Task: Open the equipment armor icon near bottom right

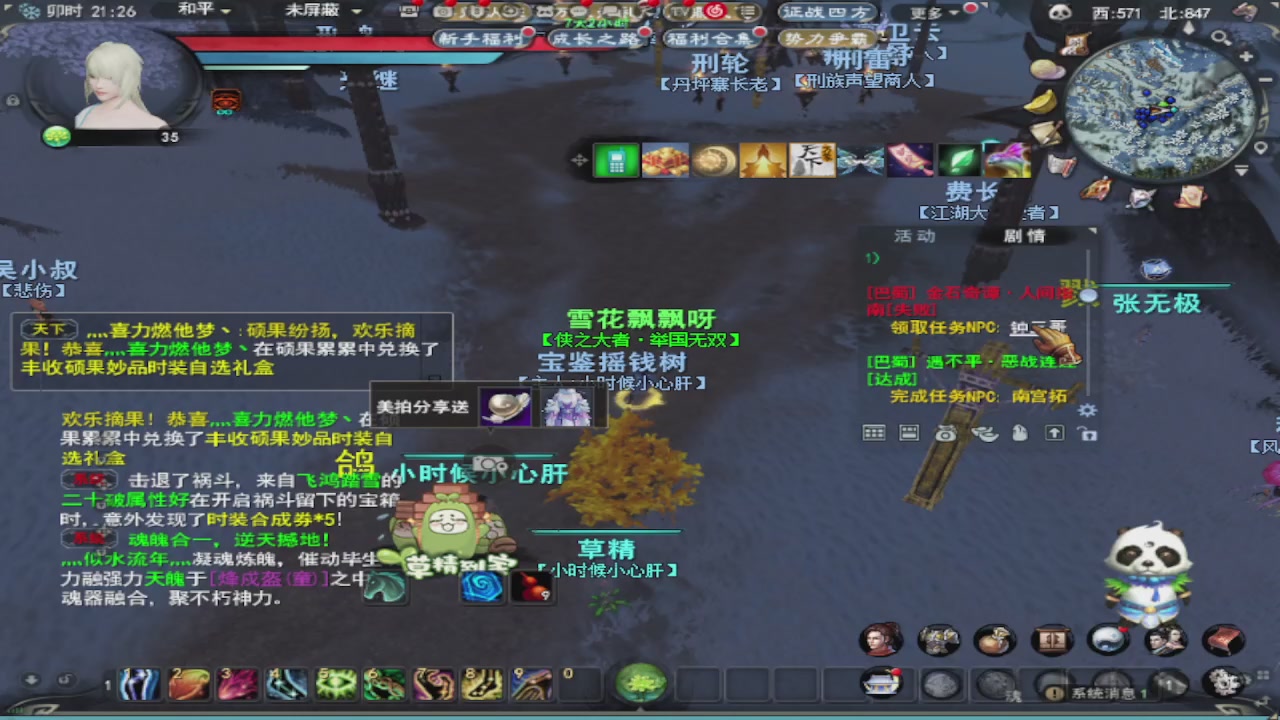Action: click(938, 640)
